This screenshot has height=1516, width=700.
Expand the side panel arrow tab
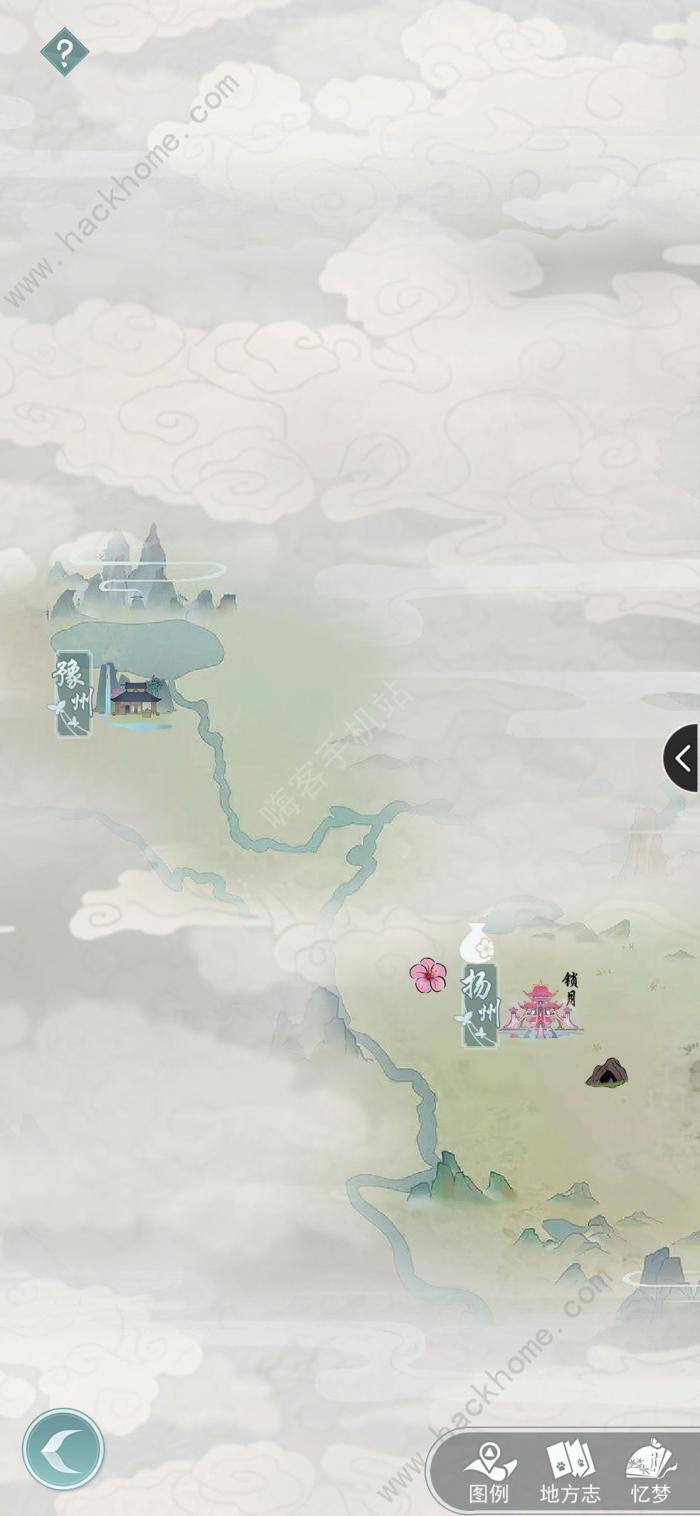coord(683,758)
